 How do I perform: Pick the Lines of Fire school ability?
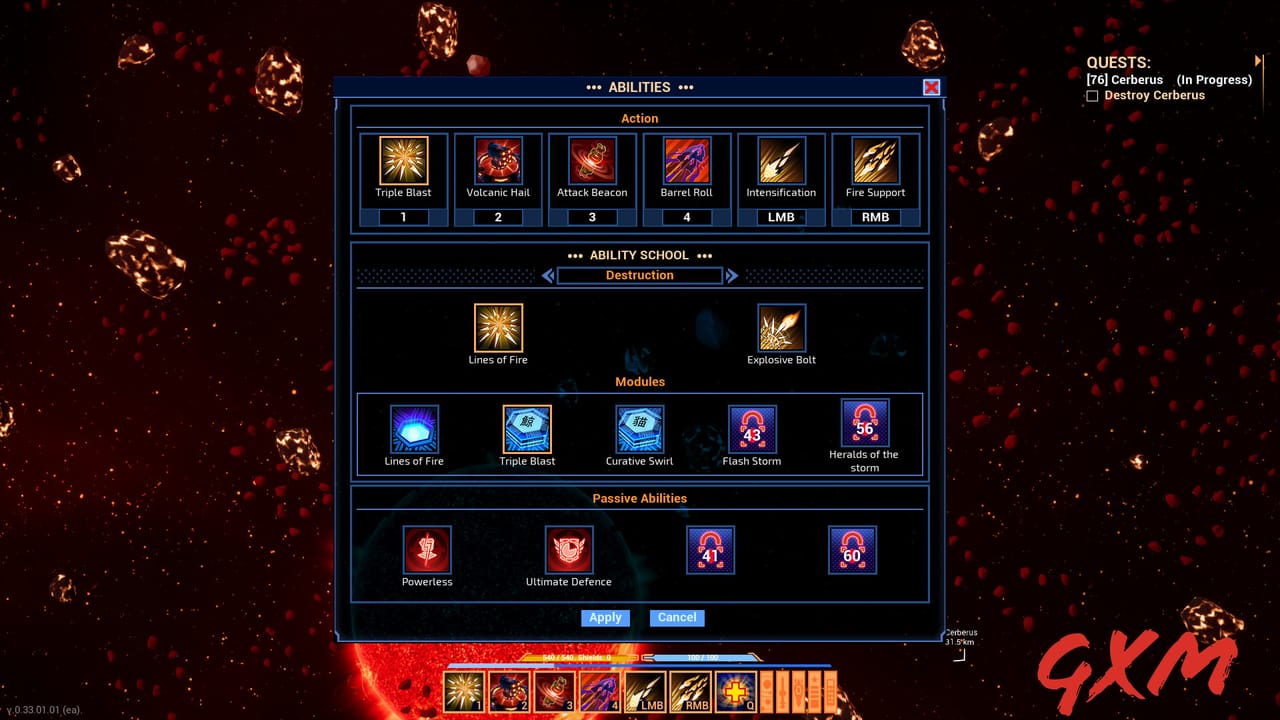tap(498, 330)
